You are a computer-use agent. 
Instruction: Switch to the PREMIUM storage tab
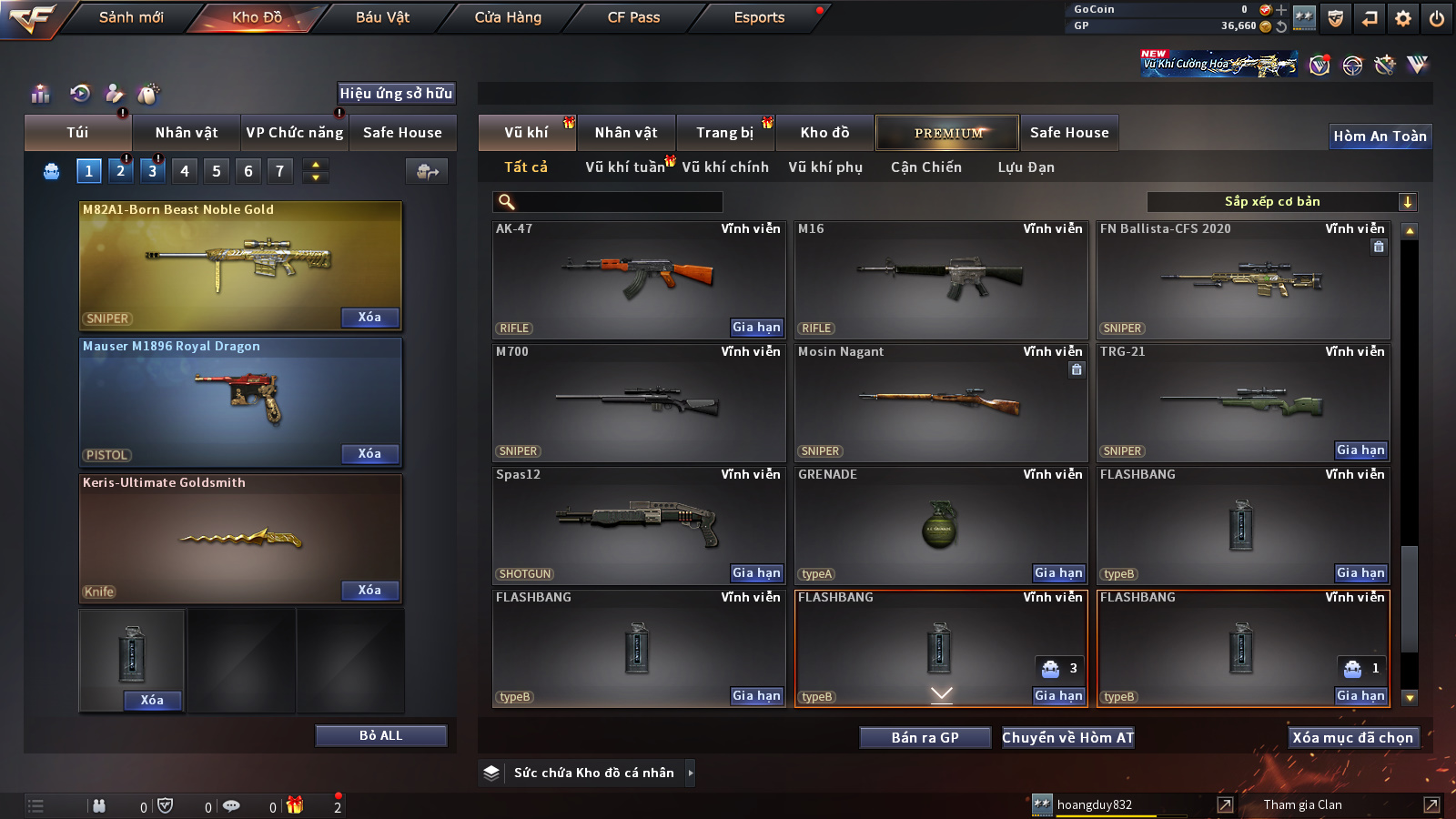click(947, 133)
